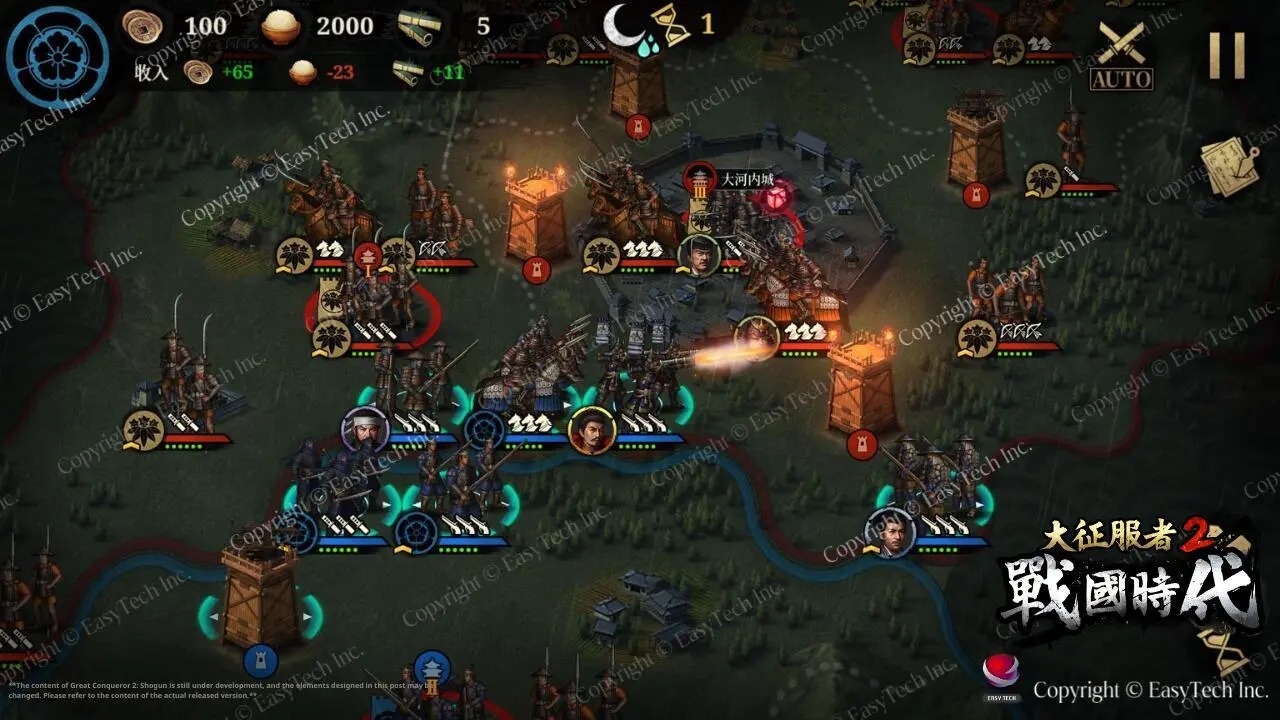Click the 大河内城 castle label
The image size is (1280, 720).
click(746, 180)
